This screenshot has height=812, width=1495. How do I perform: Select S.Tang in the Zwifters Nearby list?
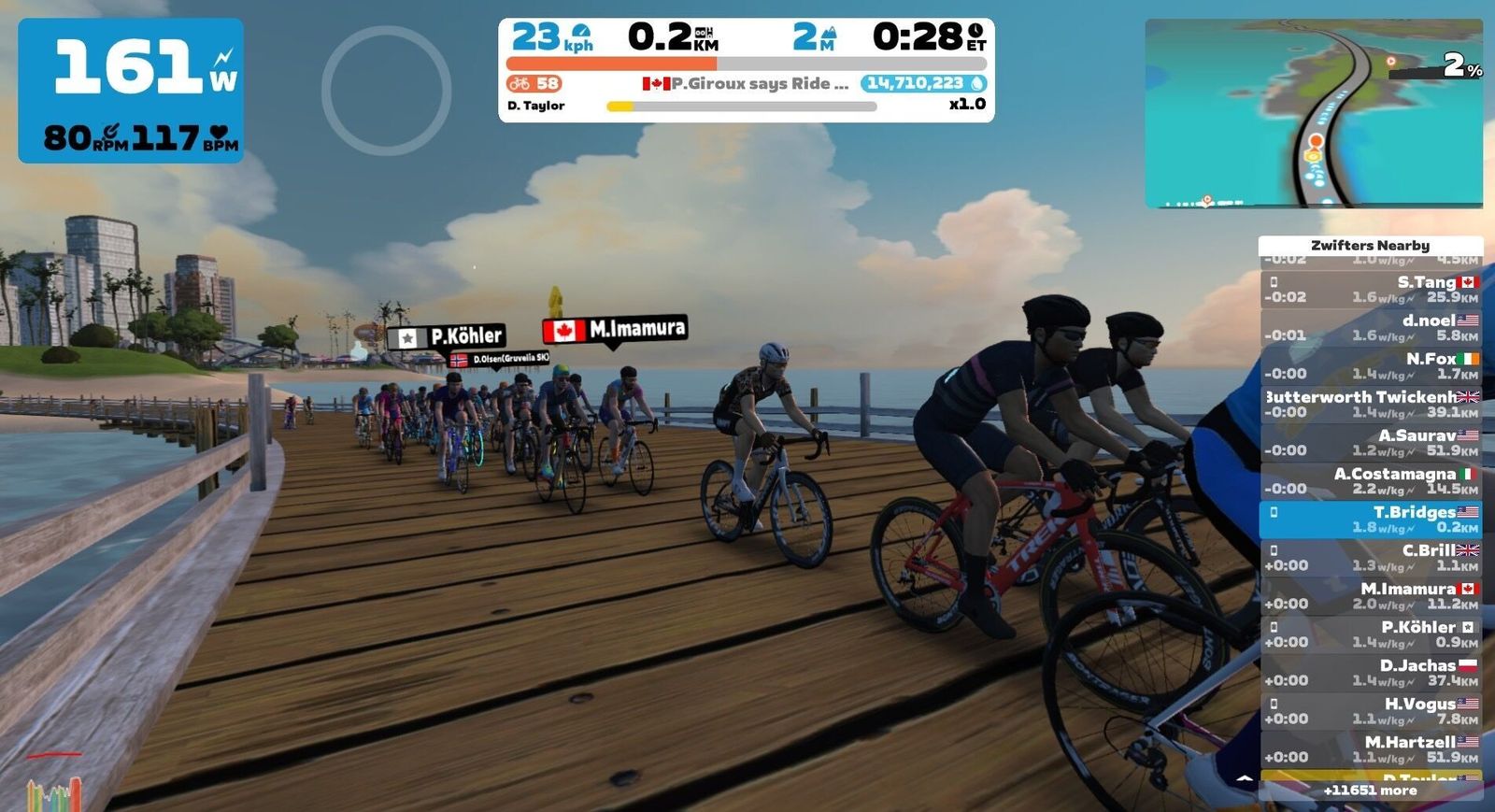click(1371, 289)
